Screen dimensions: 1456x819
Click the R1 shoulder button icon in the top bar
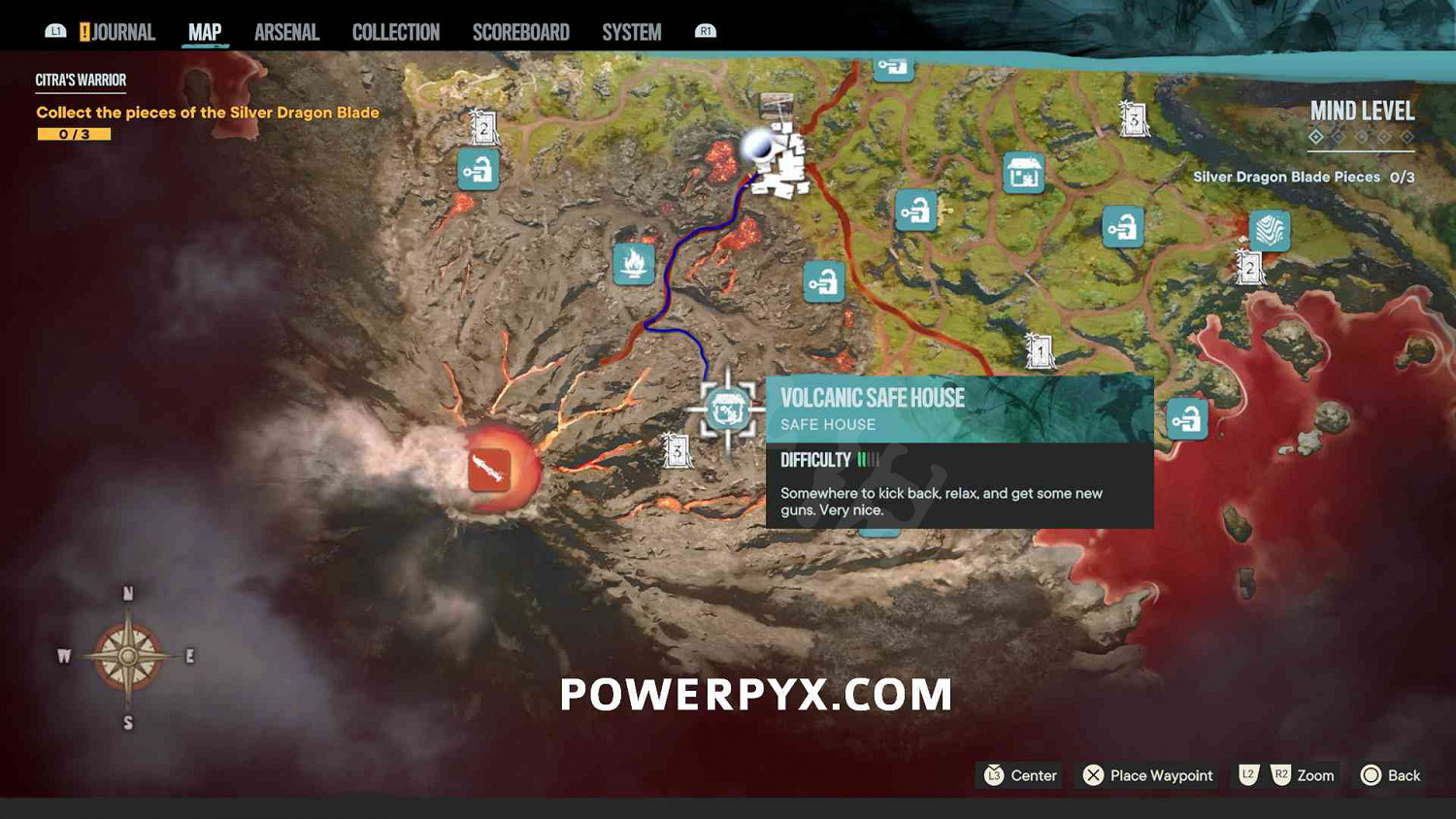(704, 30)
